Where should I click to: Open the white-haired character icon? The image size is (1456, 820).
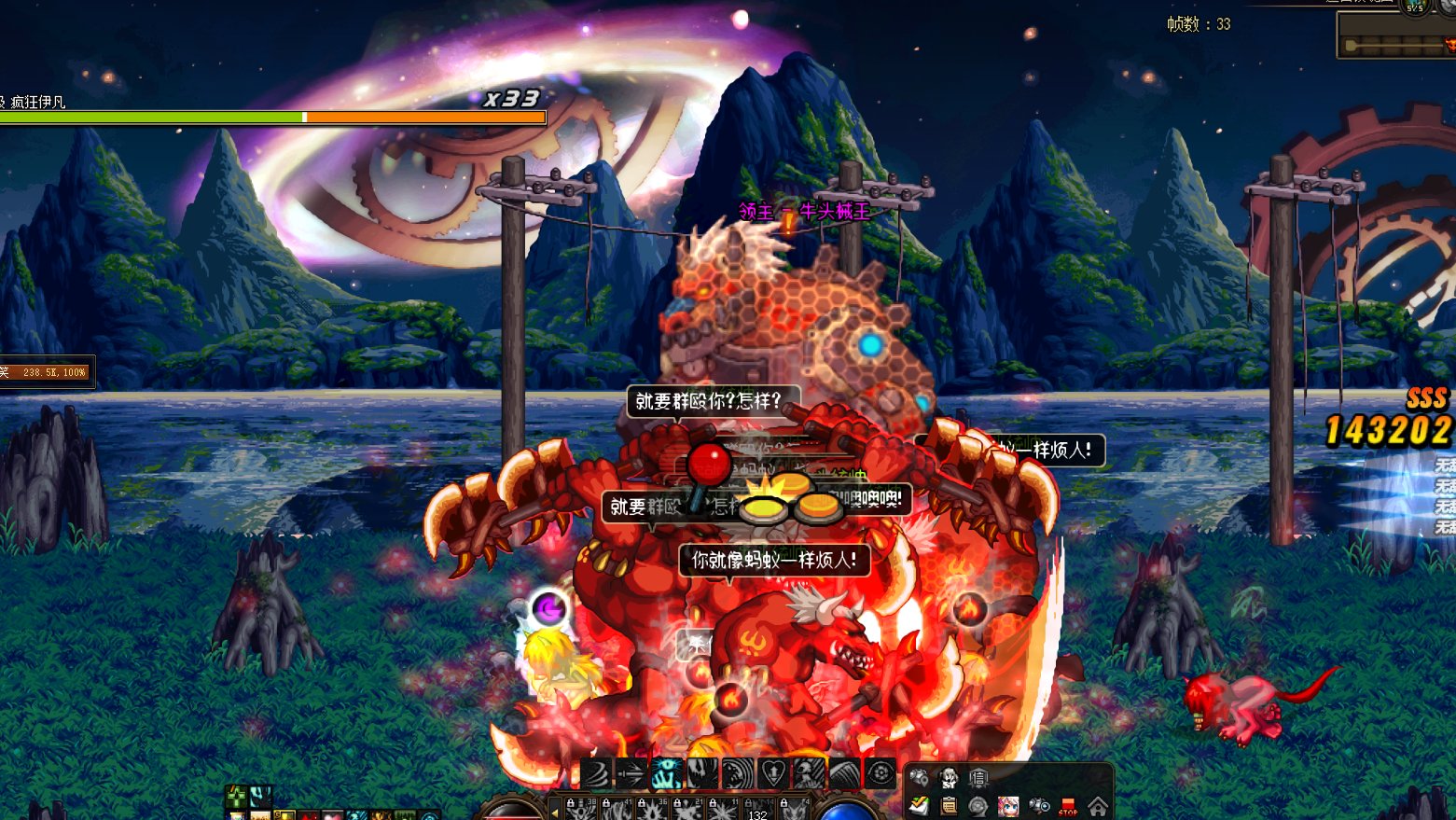point(949,777)
